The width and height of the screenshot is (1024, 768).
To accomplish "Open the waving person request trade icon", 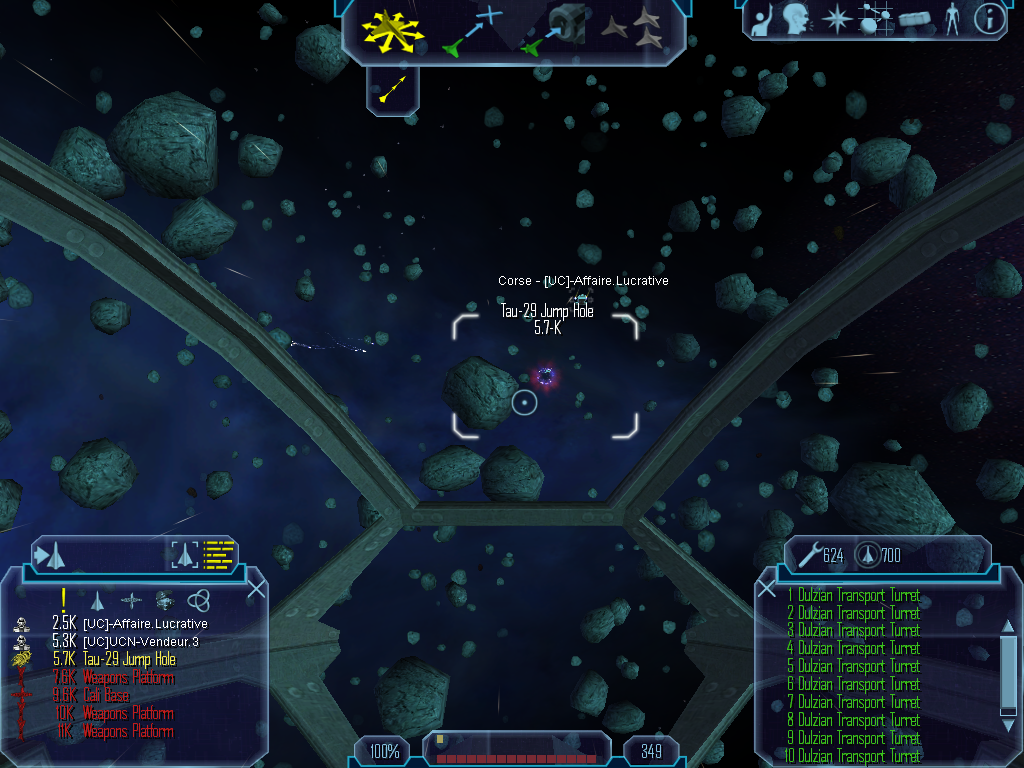I will click(x=762, y=20).
